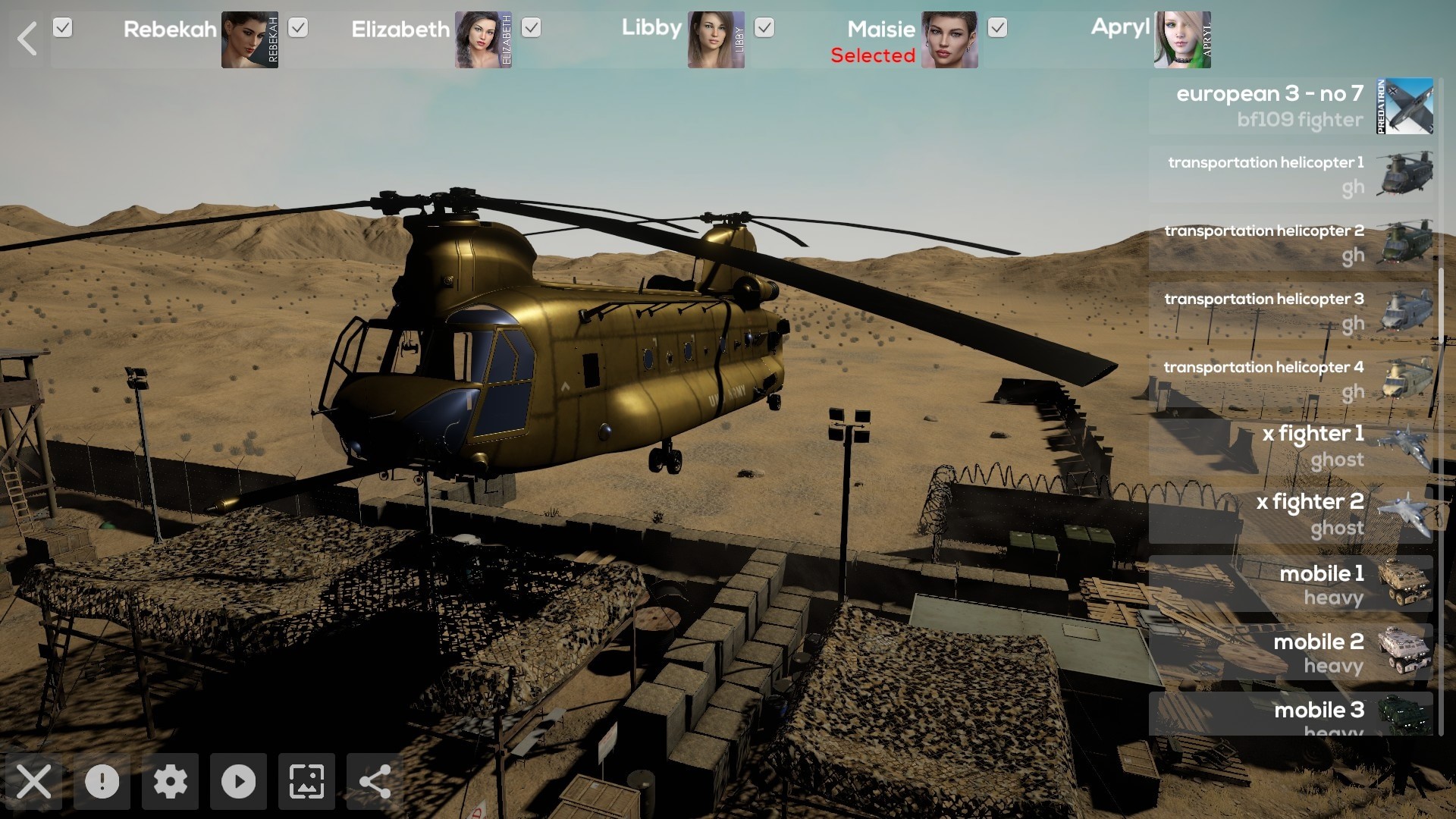Click the info exclamation icon
The image size is (1456, 819).
102,782
